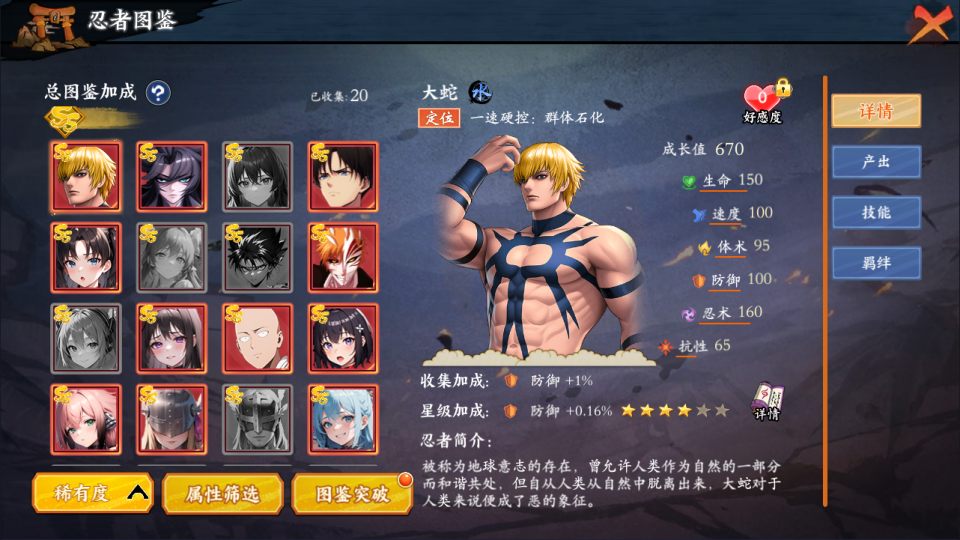Click the question mark help icon
Viewport: 960px width, 540px height.
[158, 93]
